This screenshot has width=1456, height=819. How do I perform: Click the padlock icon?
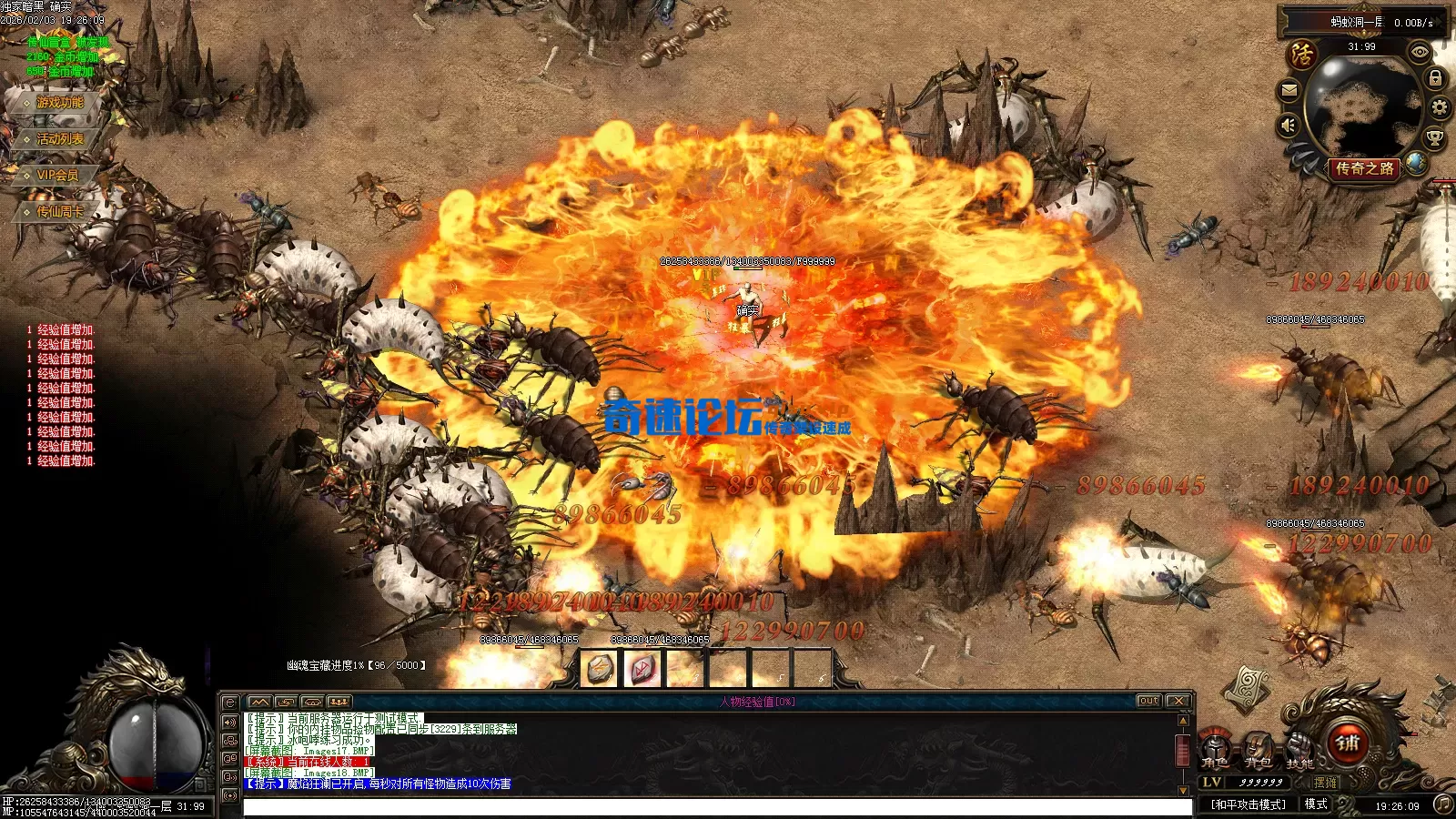(1435, 79)
